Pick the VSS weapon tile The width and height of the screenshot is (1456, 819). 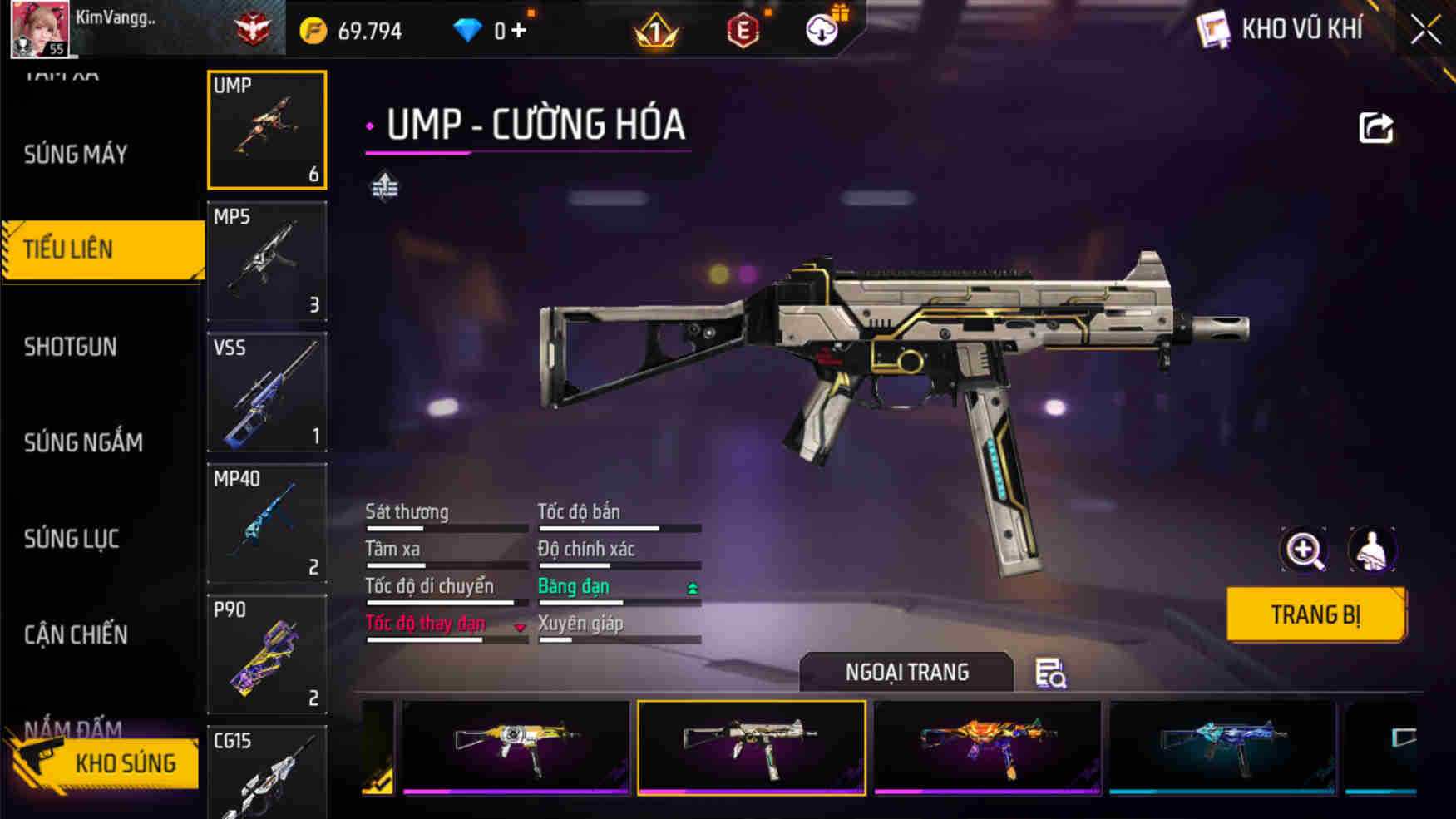click(267, 392)
